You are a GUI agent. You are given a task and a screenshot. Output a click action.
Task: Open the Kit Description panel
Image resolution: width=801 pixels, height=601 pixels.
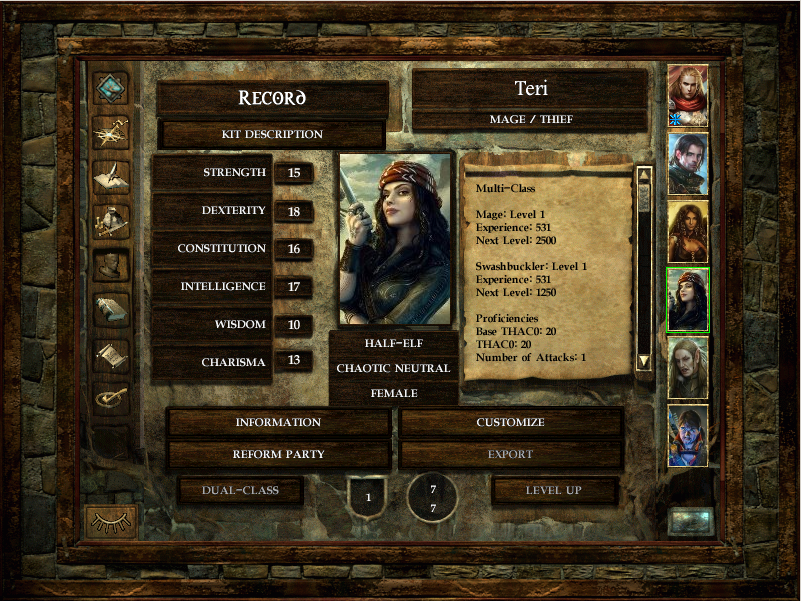(x=272, y=134)
